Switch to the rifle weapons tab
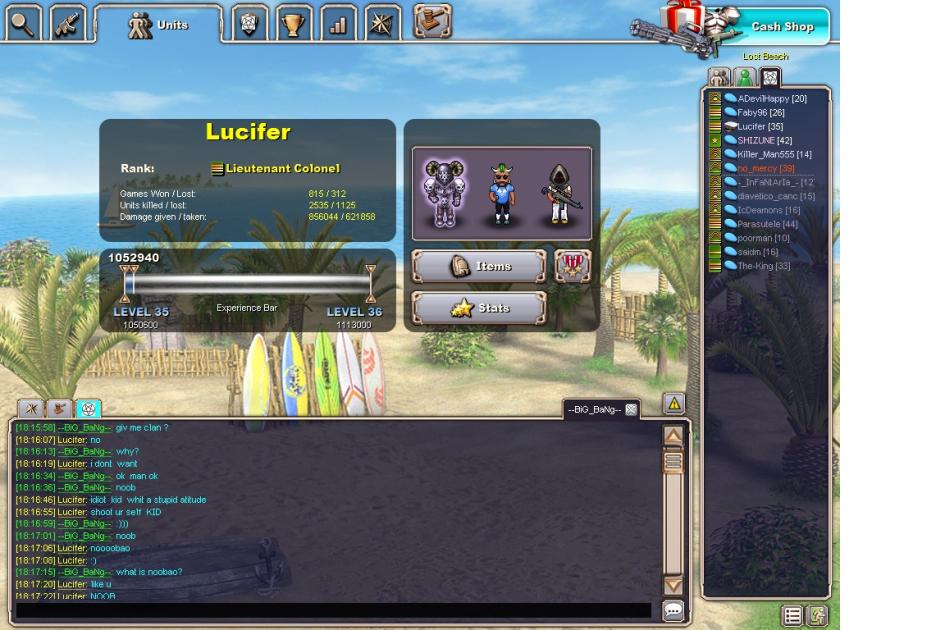 [x=67, y=22]
